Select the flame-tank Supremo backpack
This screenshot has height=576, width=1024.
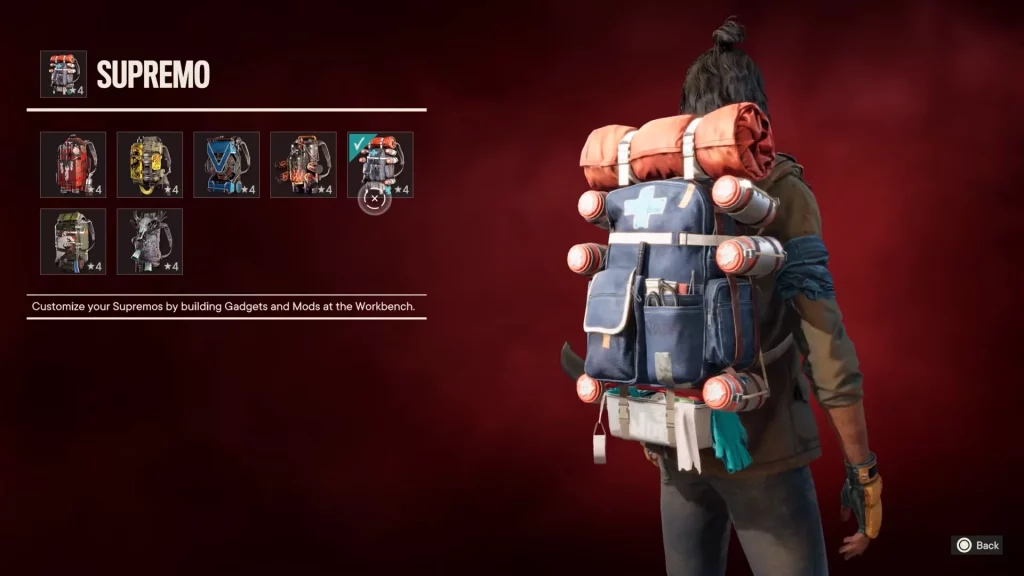[x=303, y=164]
